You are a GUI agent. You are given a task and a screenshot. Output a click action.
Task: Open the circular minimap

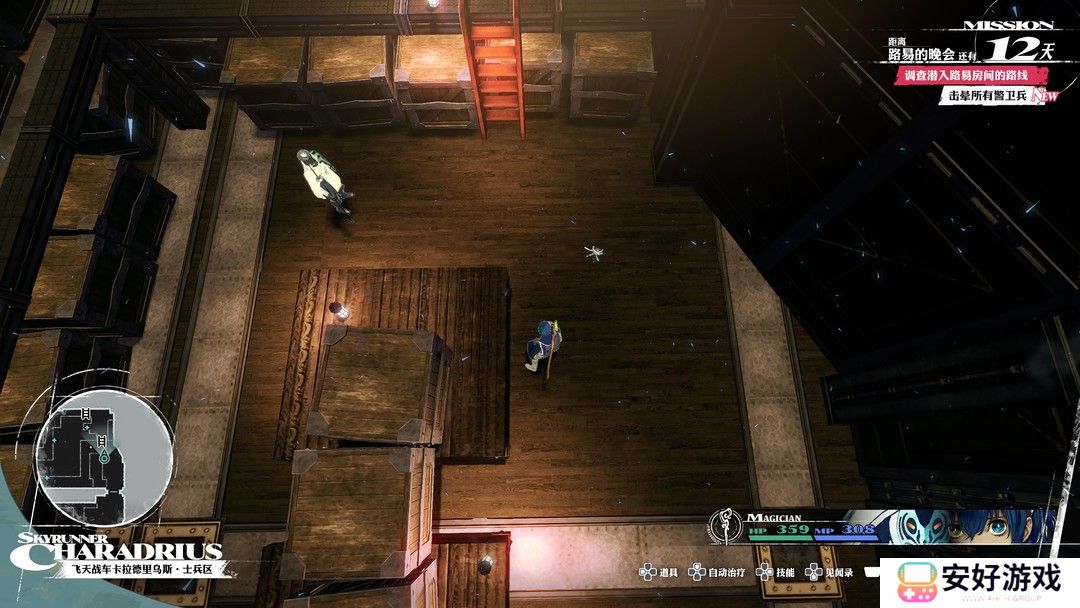pos(103,457)
